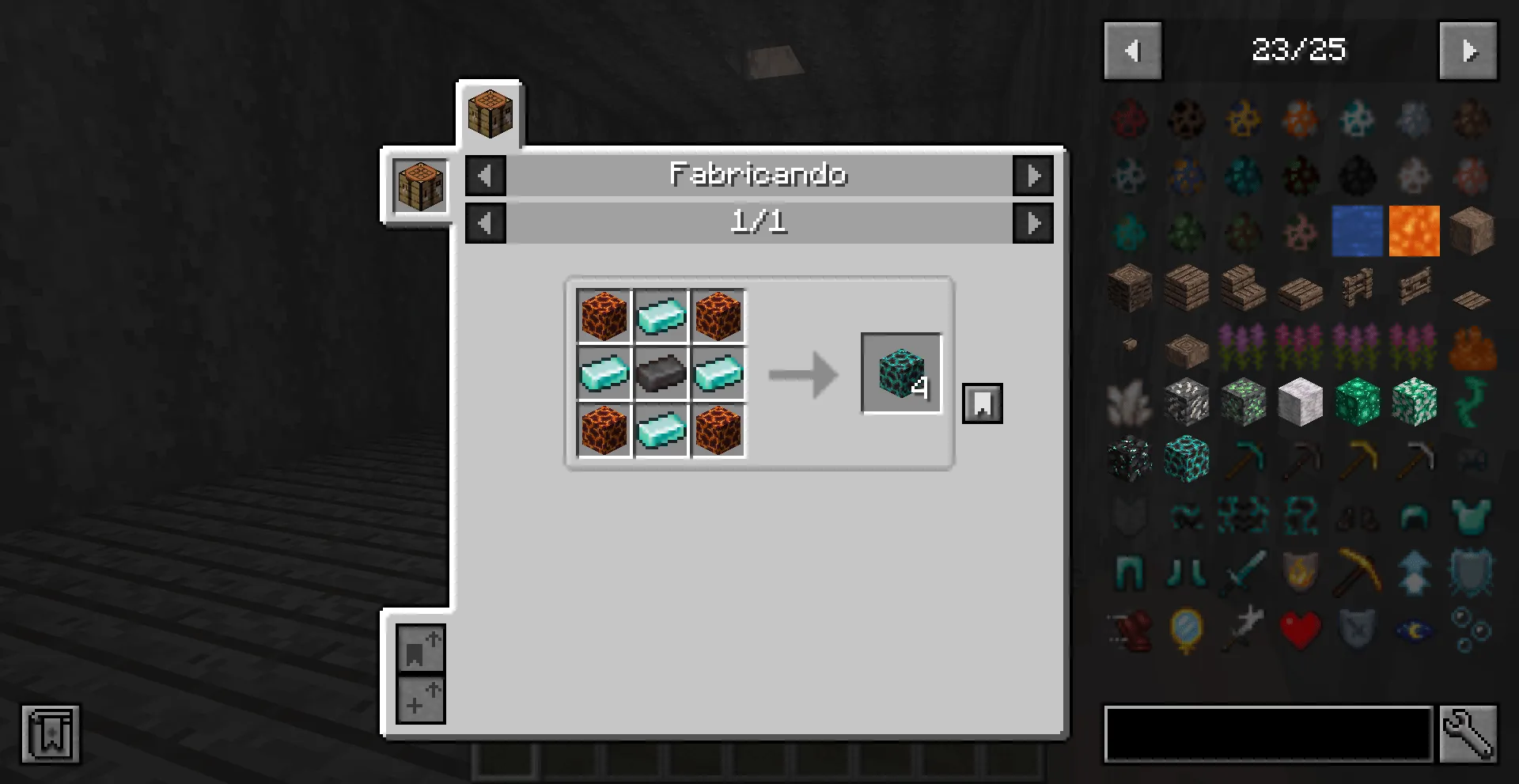Viewport: 1519px width, 784px height.
Task: Click the Fabricando header label
Action: (x=759, y=176)
